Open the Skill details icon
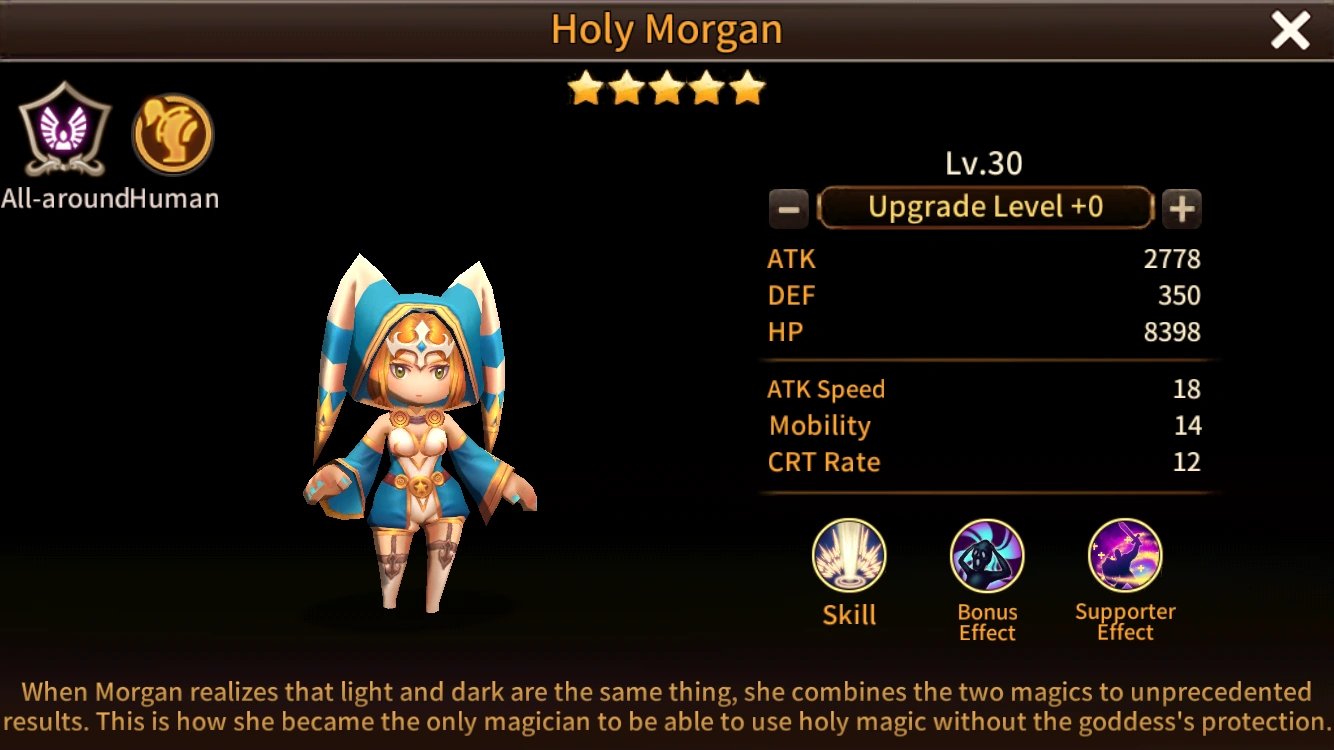 [x=848, y=557]
